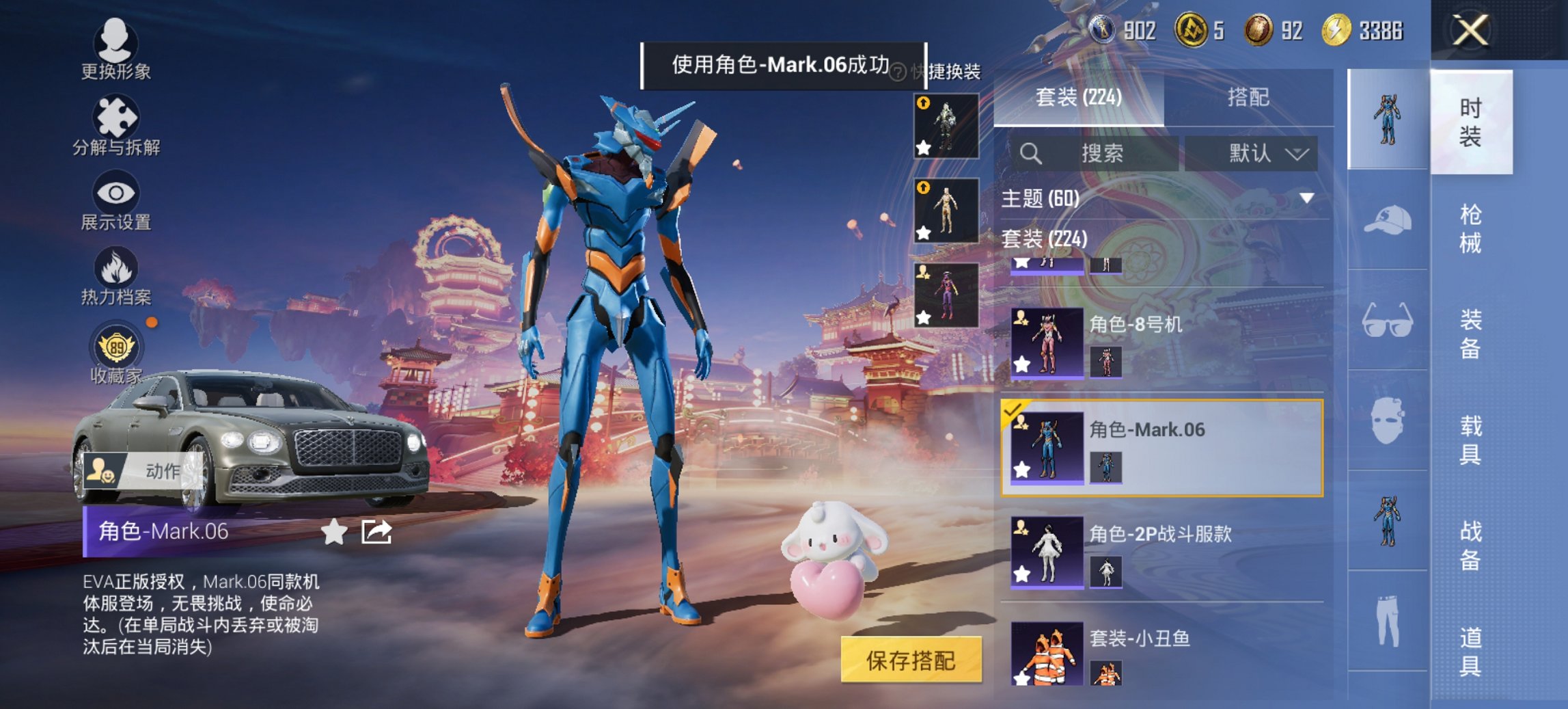
Task: Favorite the 角色-8号机 outfit star
Action: pos(1023,364)
